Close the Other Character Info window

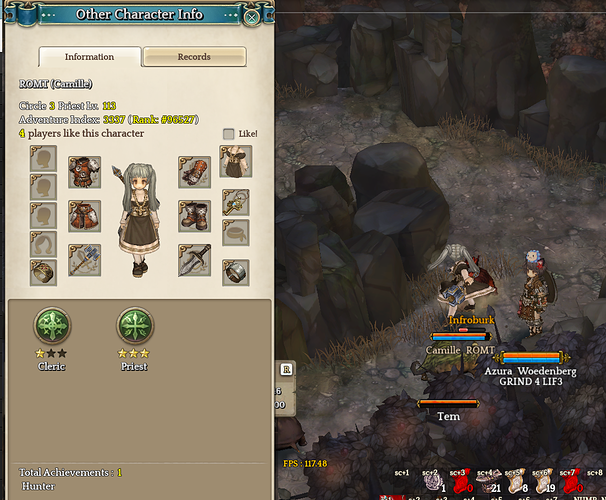click(252, 16)
